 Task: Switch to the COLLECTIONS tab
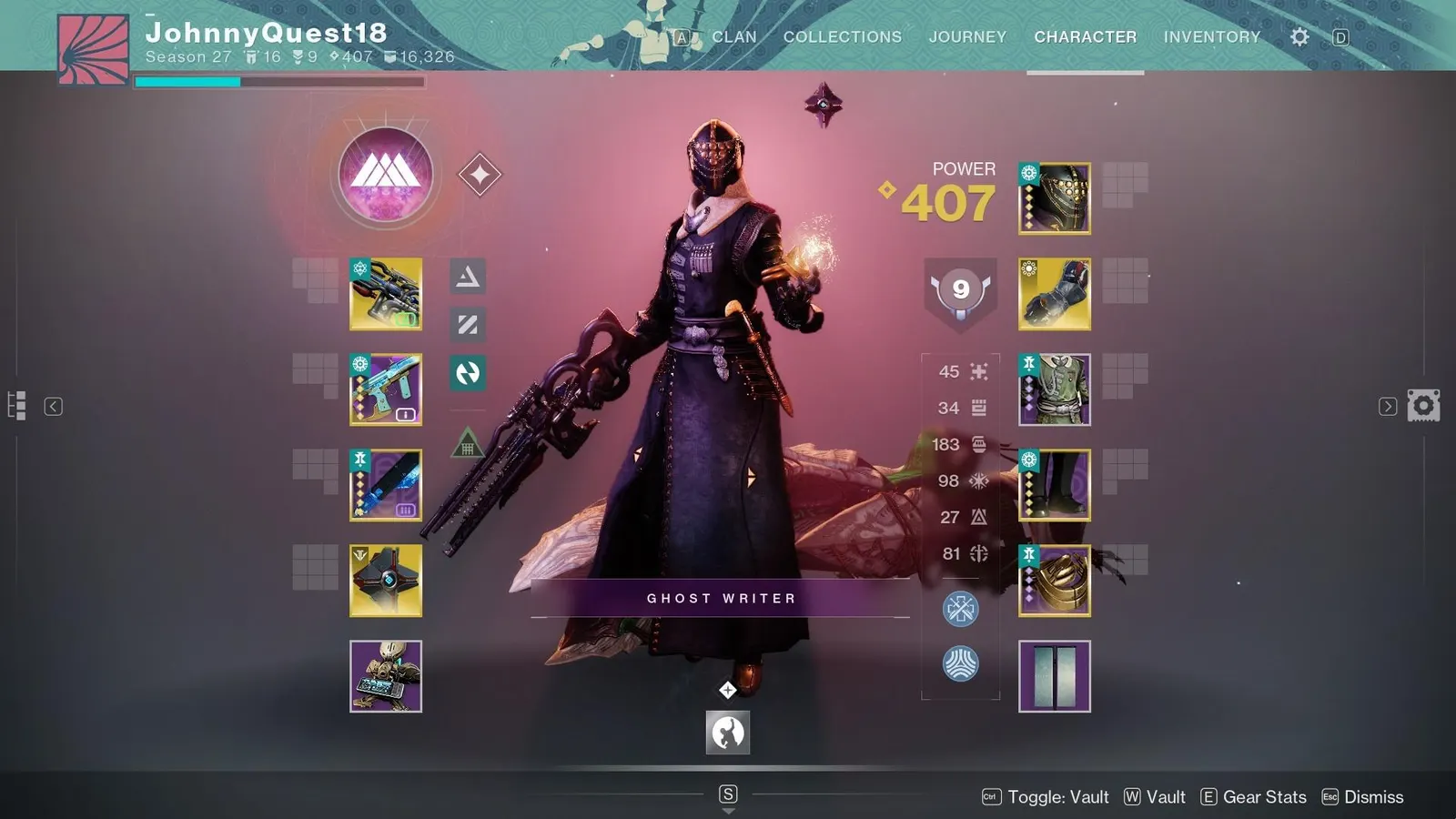pos(842,36)
